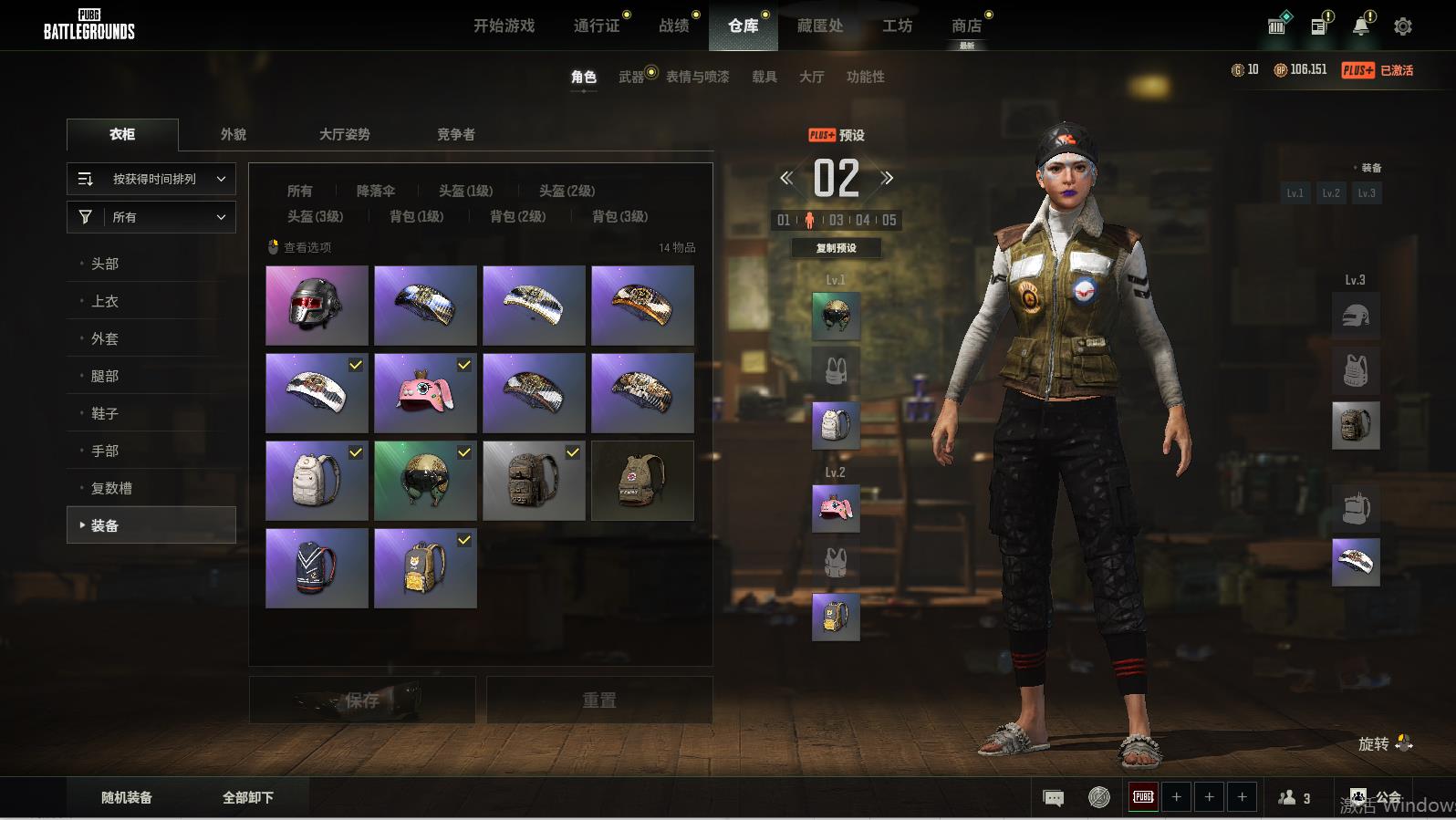Choose the 头部 head category
Screen dimensions: 1456x820
(105, 264)
